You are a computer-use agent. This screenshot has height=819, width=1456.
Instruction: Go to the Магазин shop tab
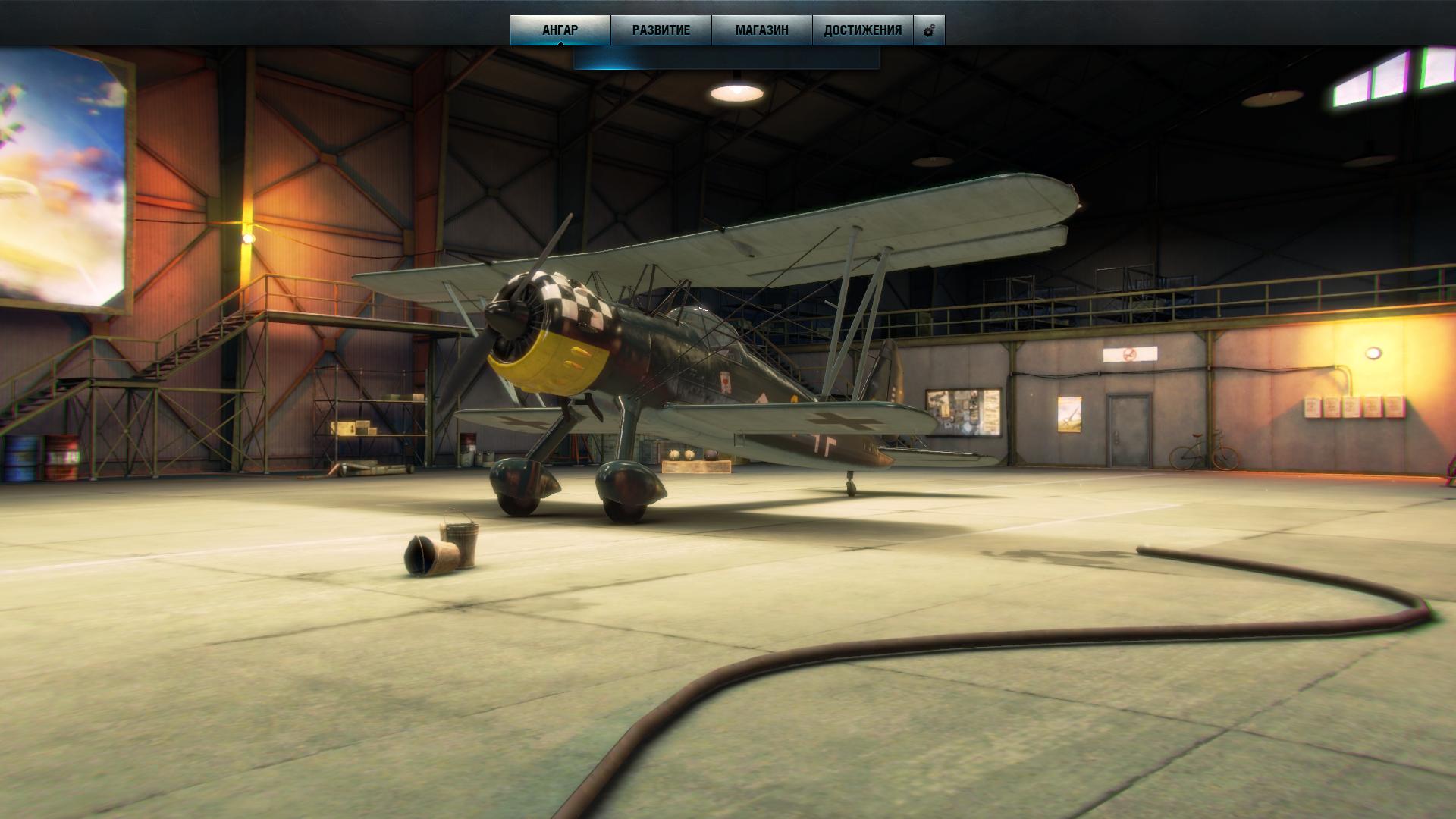tap(761, 30)
